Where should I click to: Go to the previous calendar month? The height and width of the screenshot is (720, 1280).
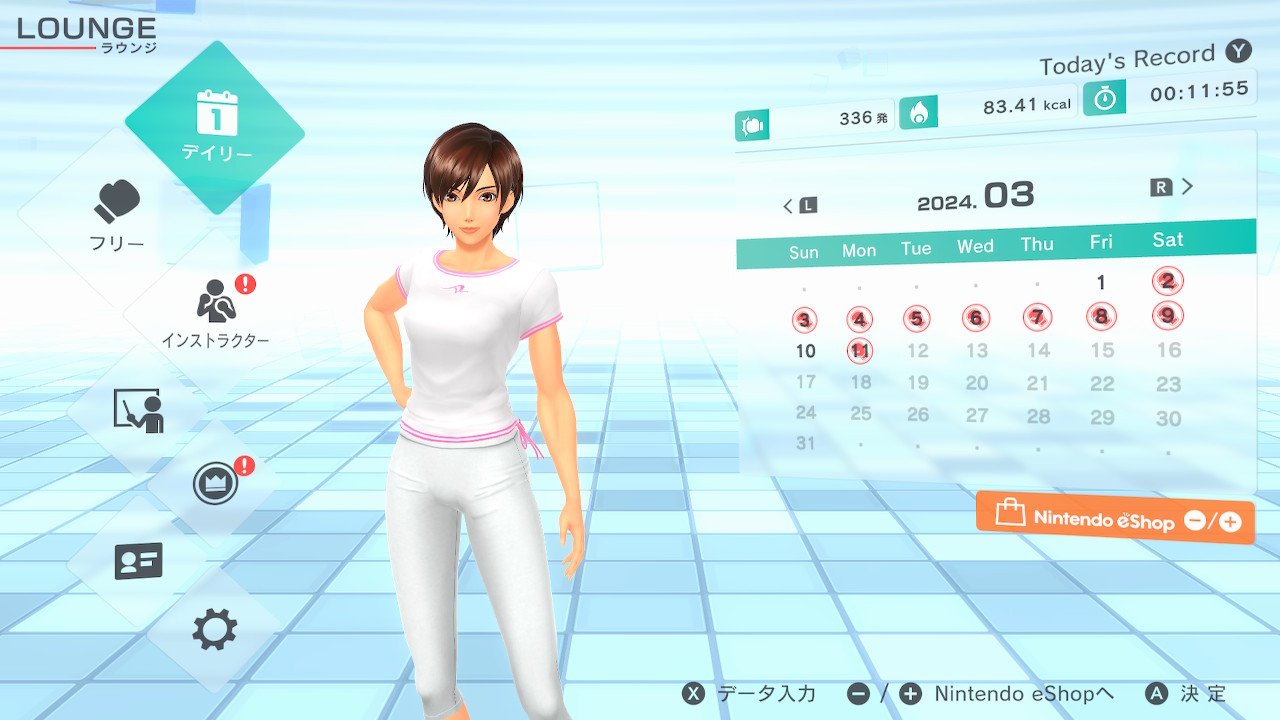[x=799, y=206]
